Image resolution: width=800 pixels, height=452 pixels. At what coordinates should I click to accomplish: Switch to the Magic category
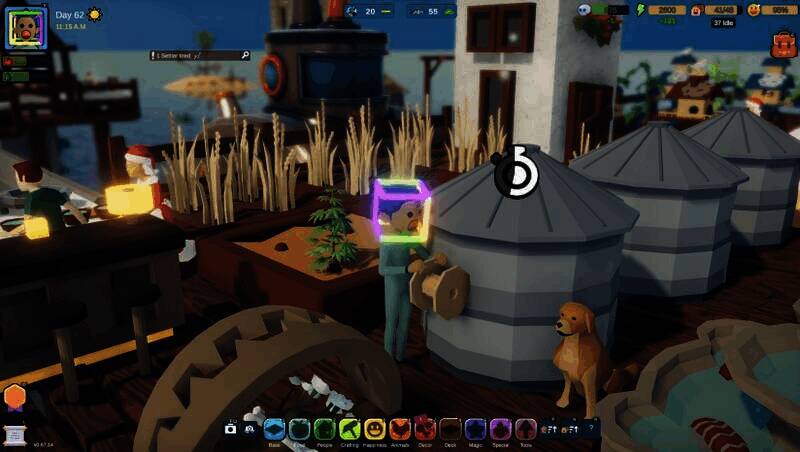[475, 428]
